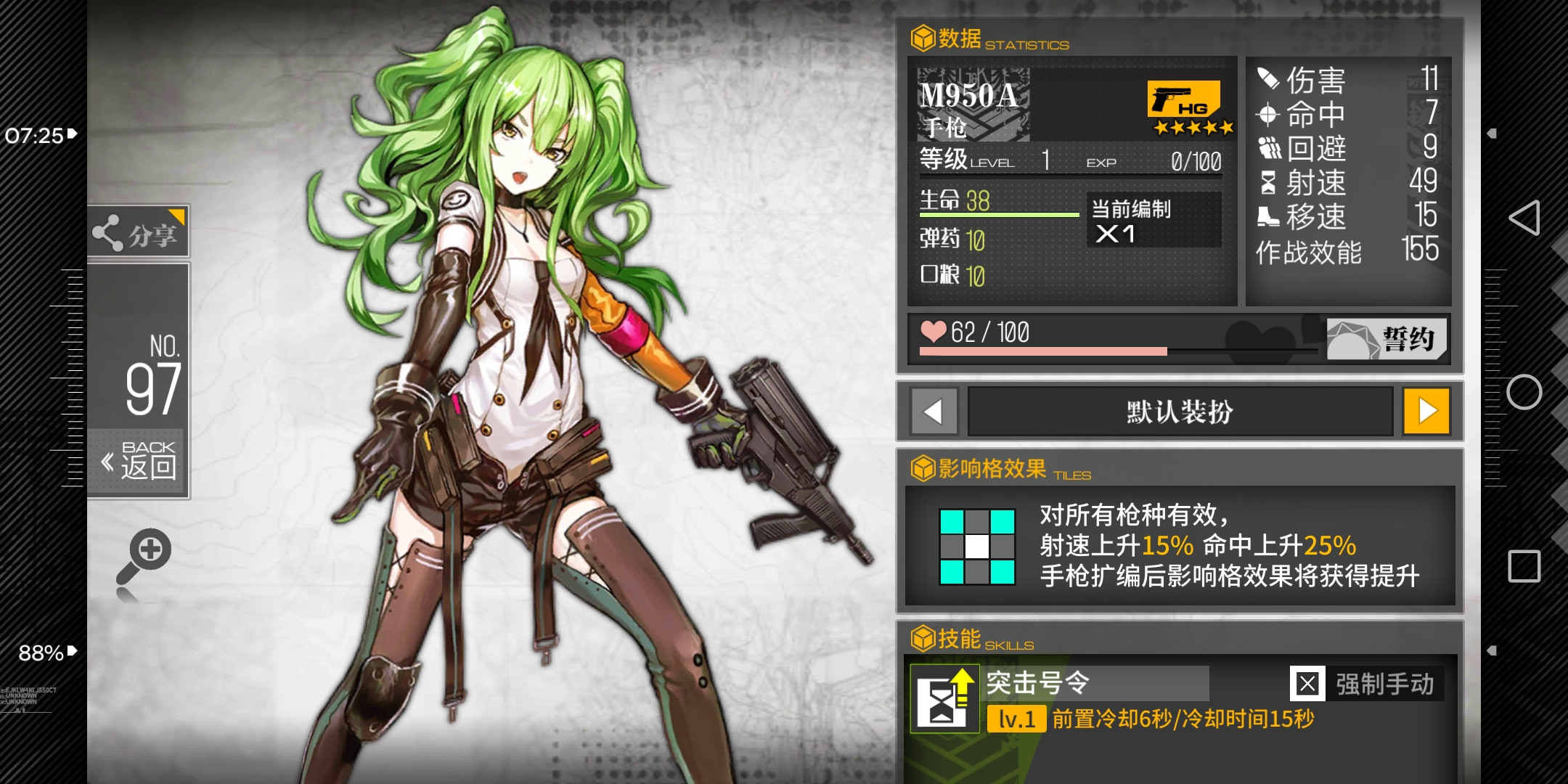Open the 默认装扮 costume selector
This screenshot has width=1568, height=784.
tap(1181, 411)
